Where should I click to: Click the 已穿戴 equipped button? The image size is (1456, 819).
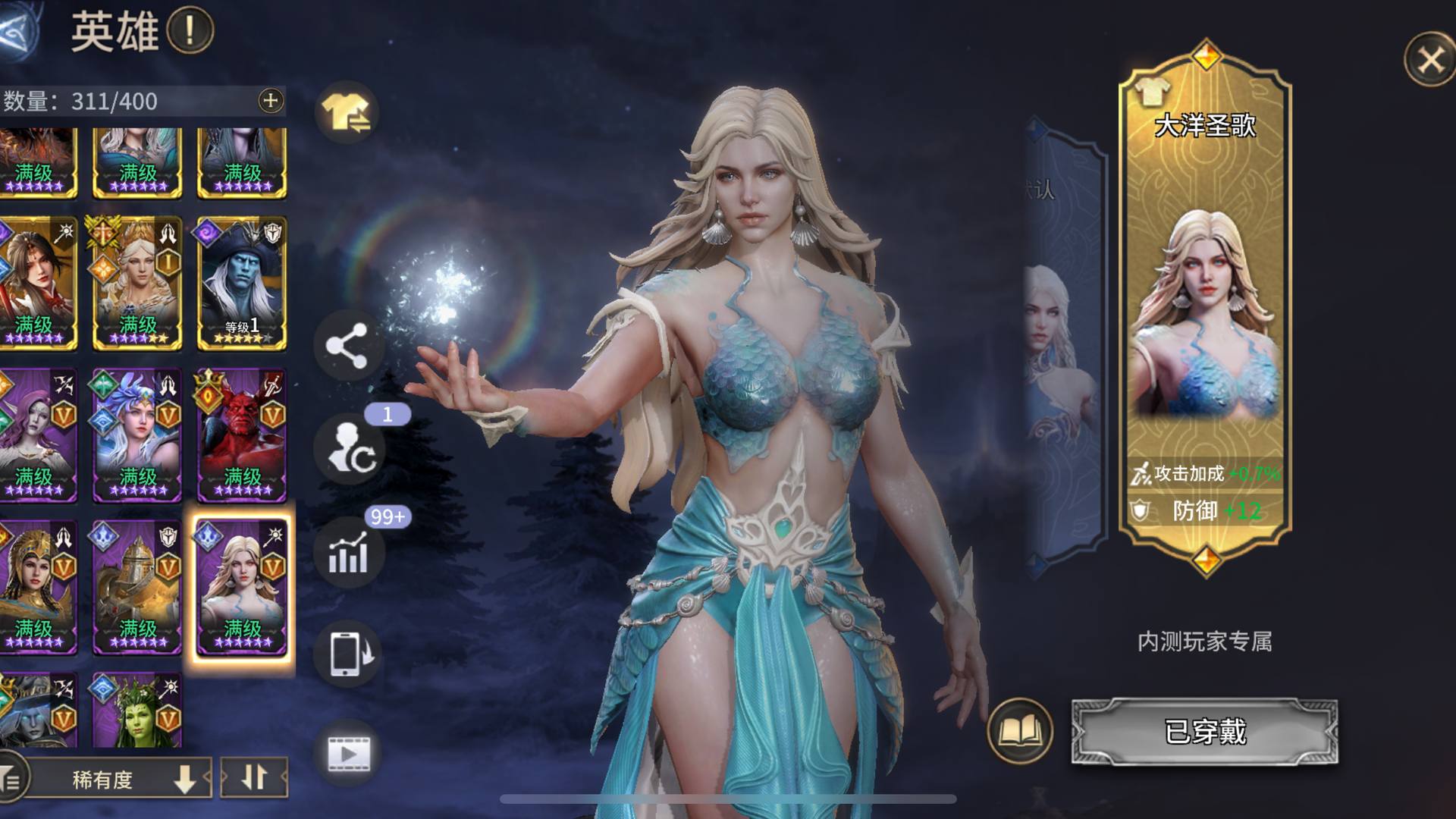pos(1204,732)
